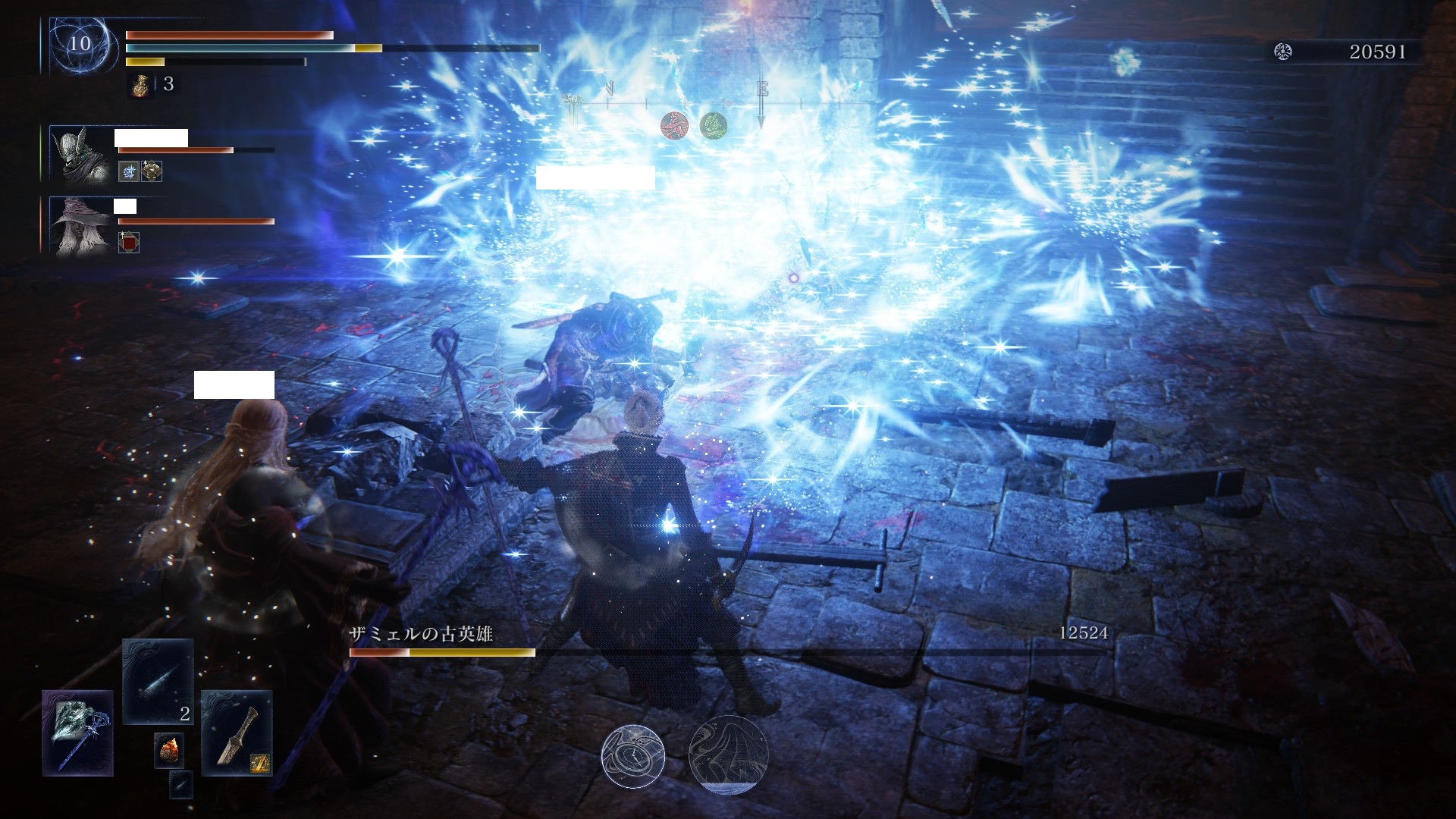The width and height of the screenshot is (1456, 819).
Task: Inspect the red square buff icon
Action: 129,243
